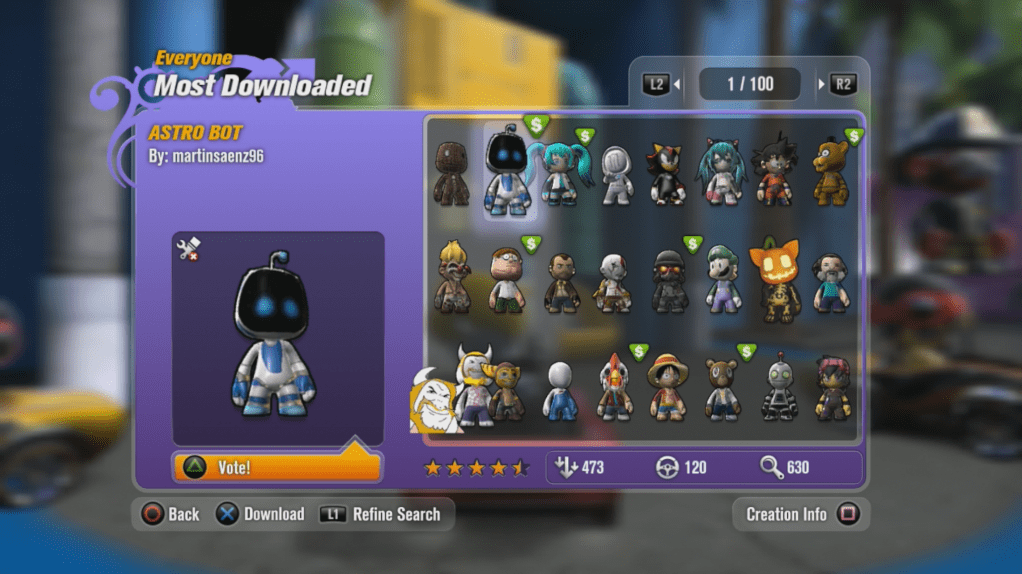Select the glowing pumpkin-head skeleton character

777,280
